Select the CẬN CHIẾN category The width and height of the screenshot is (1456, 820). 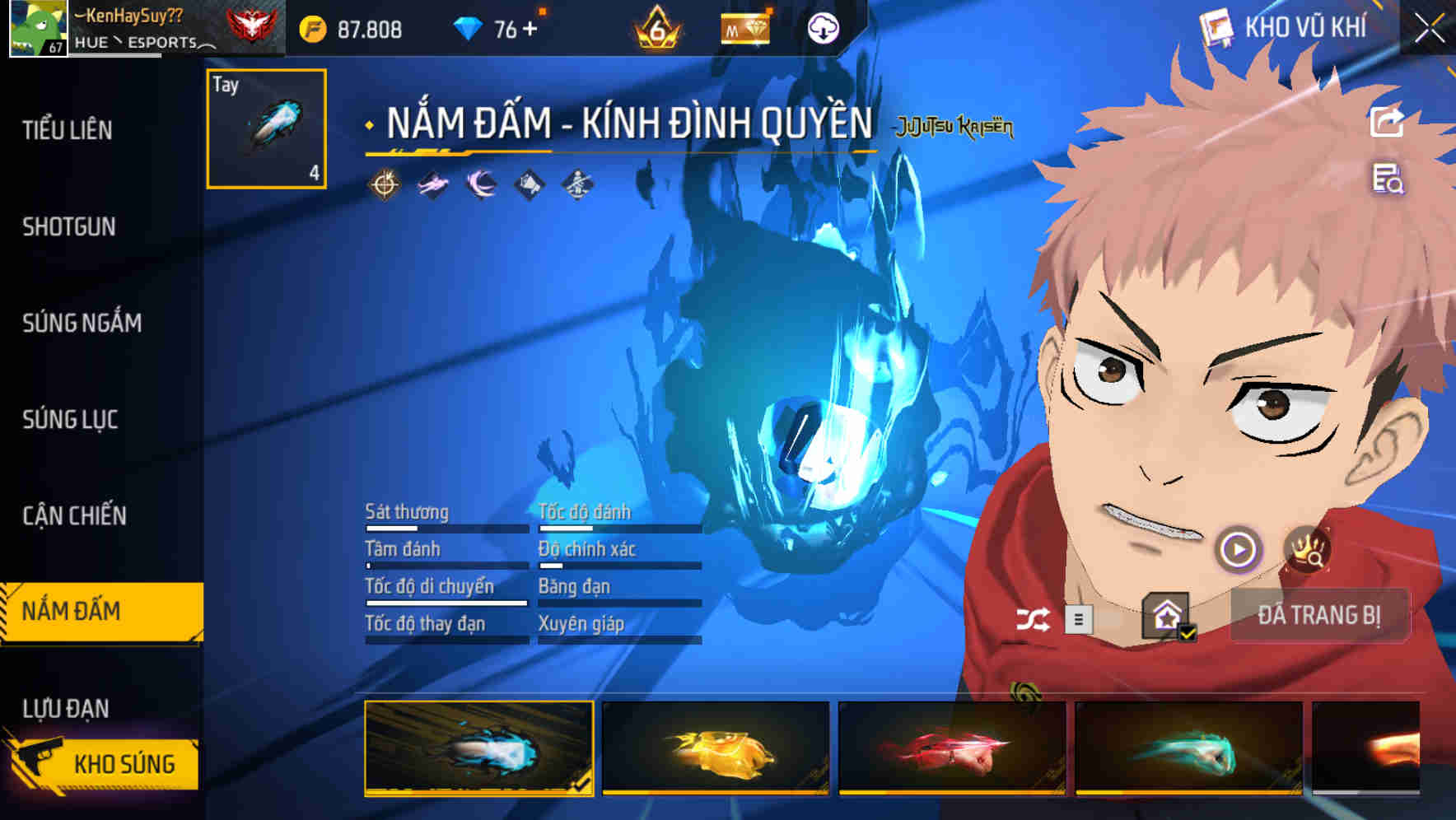(x=75, y=515)
